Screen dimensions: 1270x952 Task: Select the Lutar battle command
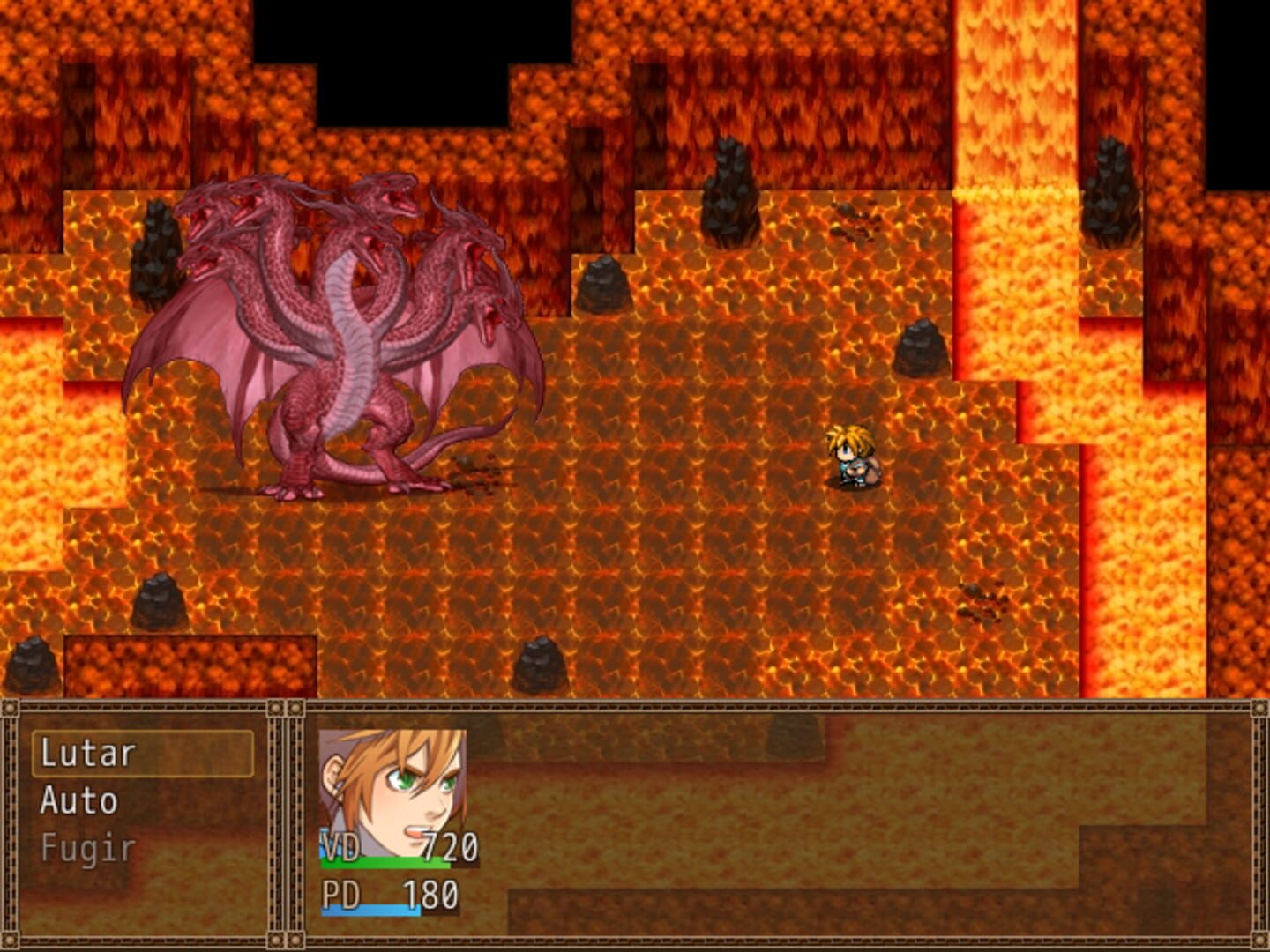pos(88,755)
